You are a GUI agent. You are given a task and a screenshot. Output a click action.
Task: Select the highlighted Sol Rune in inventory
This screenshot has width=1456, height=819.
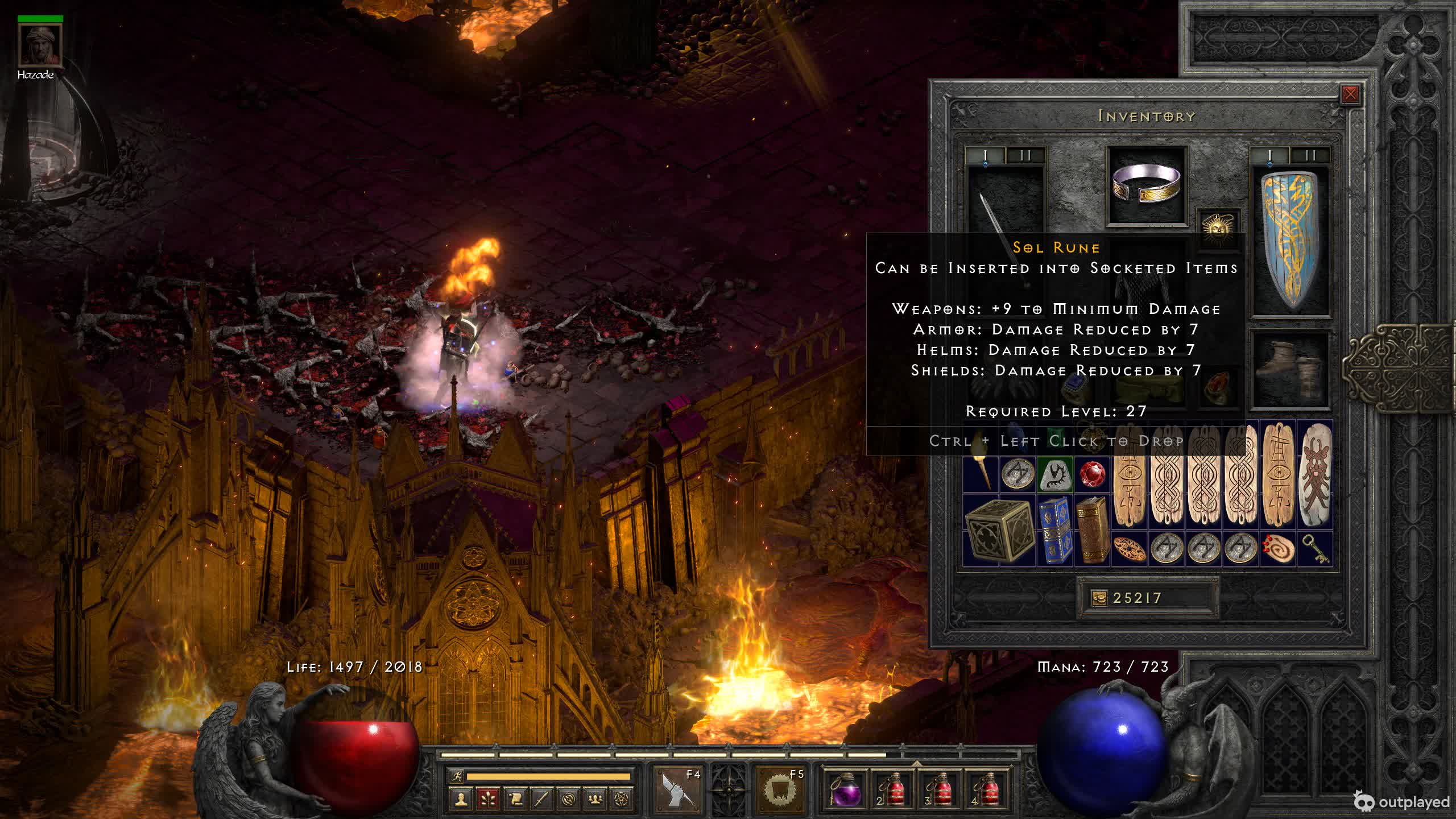1055,474
